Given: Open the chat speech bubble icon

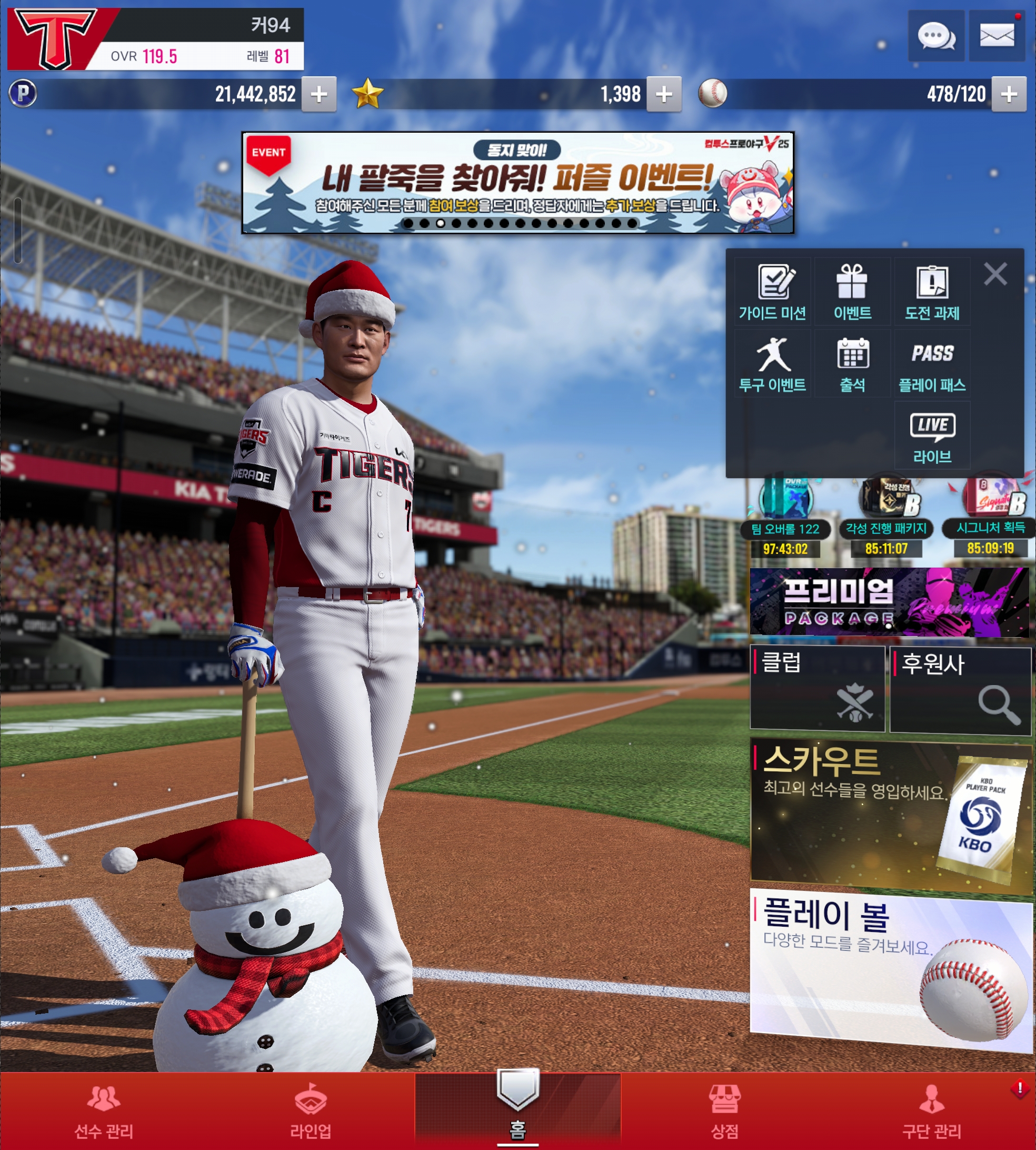Looking at the screenshot, I should (936, 36).
